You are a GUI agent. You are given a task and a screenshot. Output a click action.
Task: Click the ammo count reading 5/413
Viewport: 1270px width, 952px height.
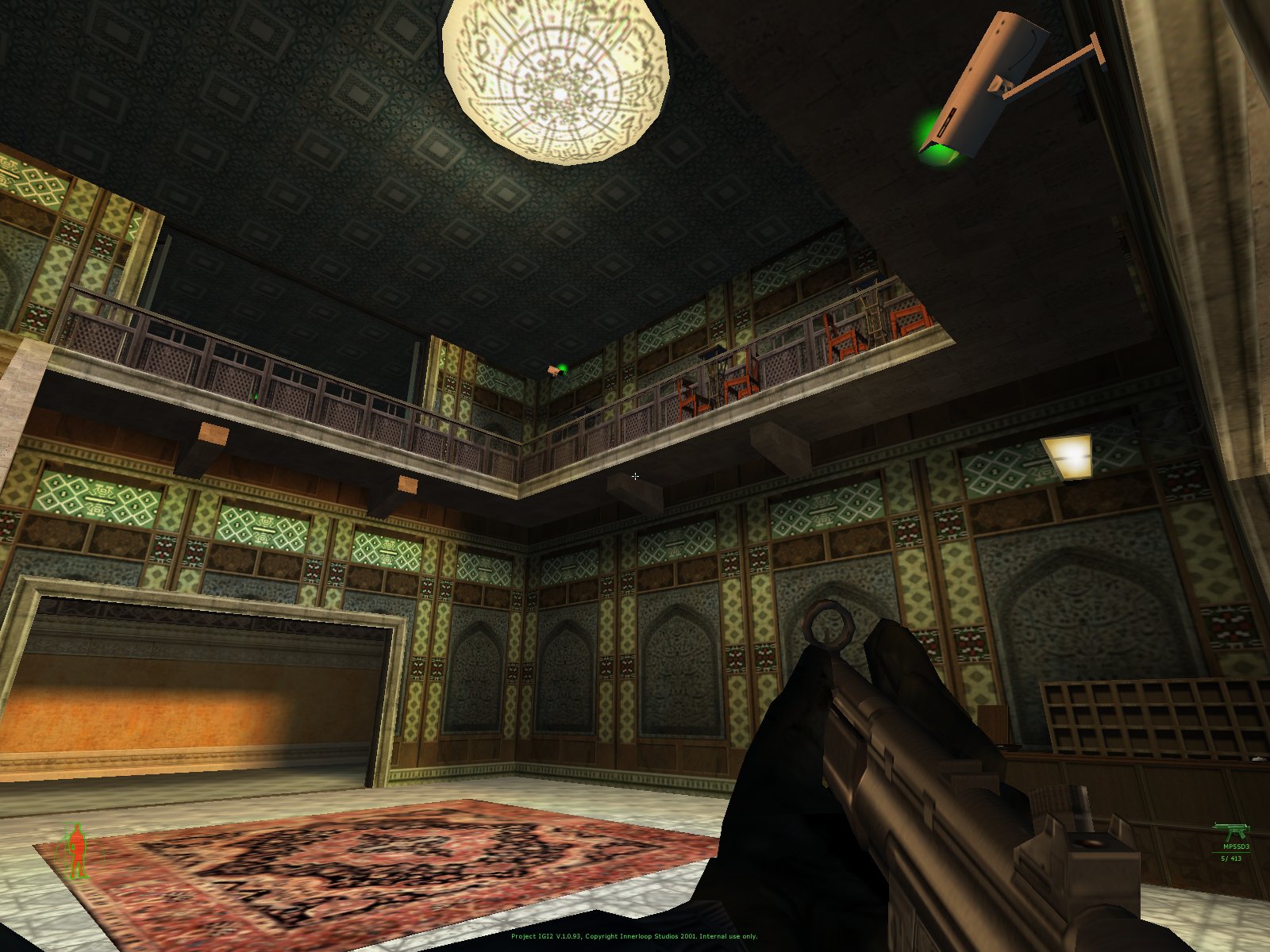(1232, 858)
